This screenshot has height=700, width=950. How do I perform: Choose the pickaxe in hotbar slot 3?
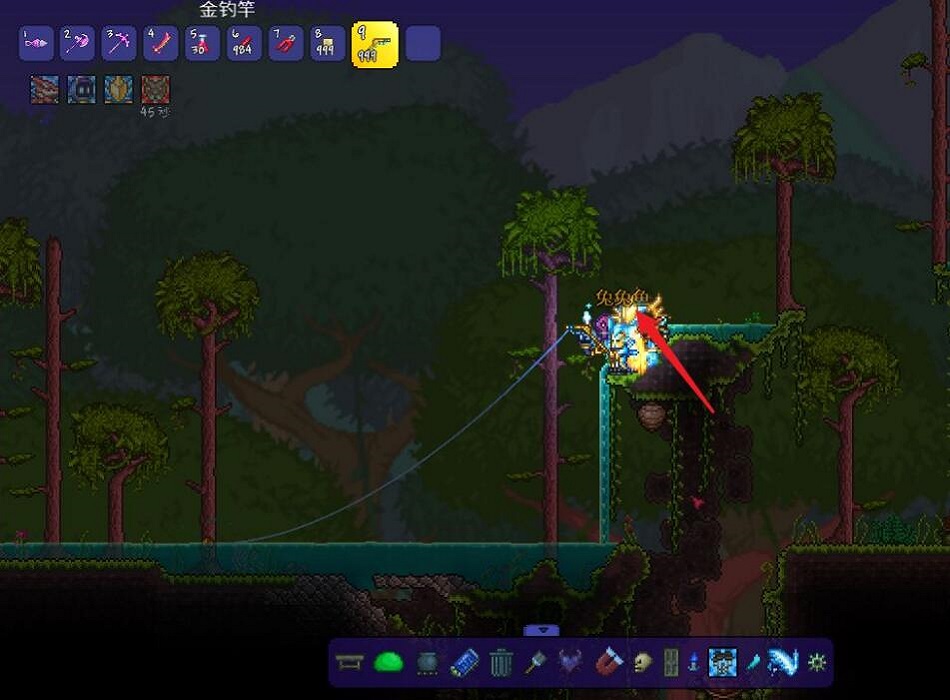119,43
